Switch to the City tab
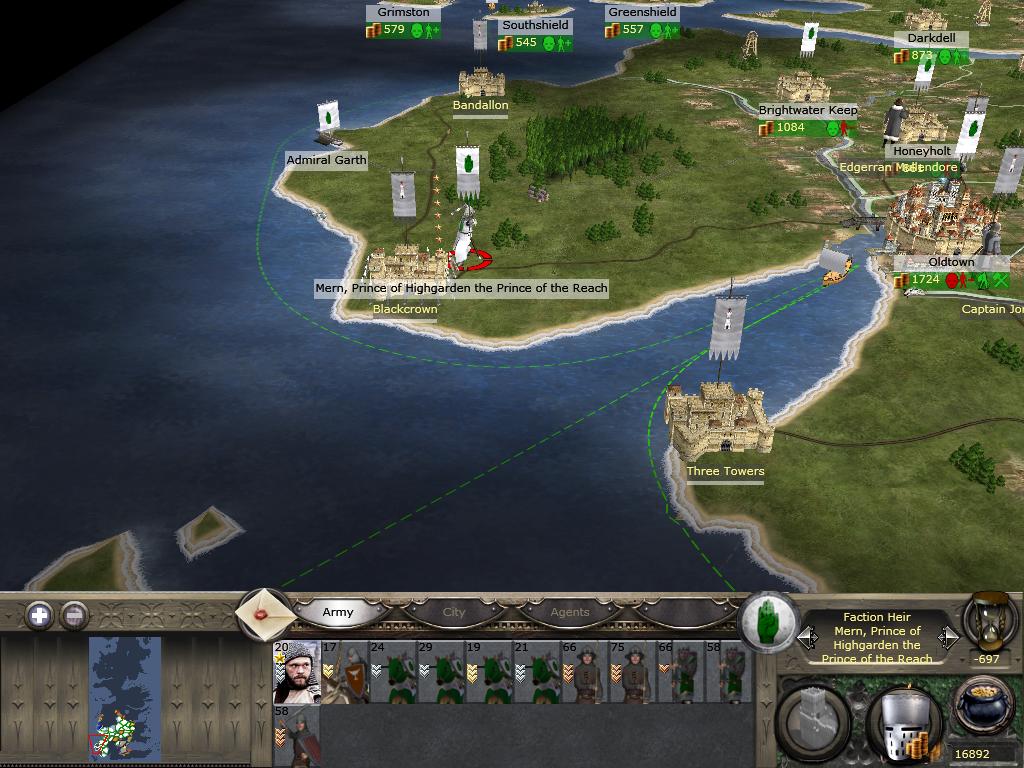The width and height of the screenshot is (1024, 768). click(x=454, y=612)
